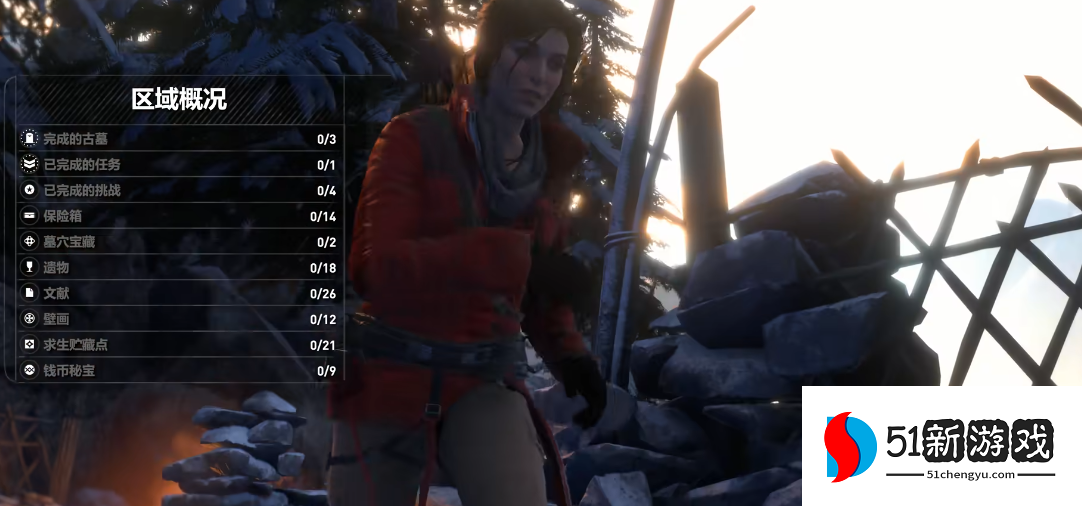Choose the 文献 list entry
1082x506 pixels.
(x=180, y=294)
